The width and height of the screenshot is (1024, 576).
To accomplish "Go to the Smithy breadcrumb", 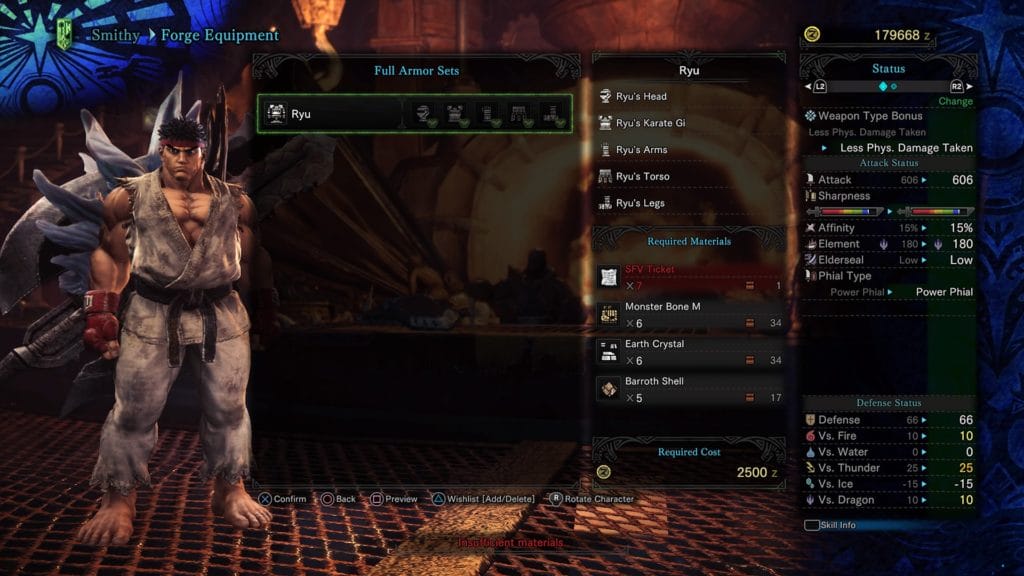I will [x=115, y=36].
